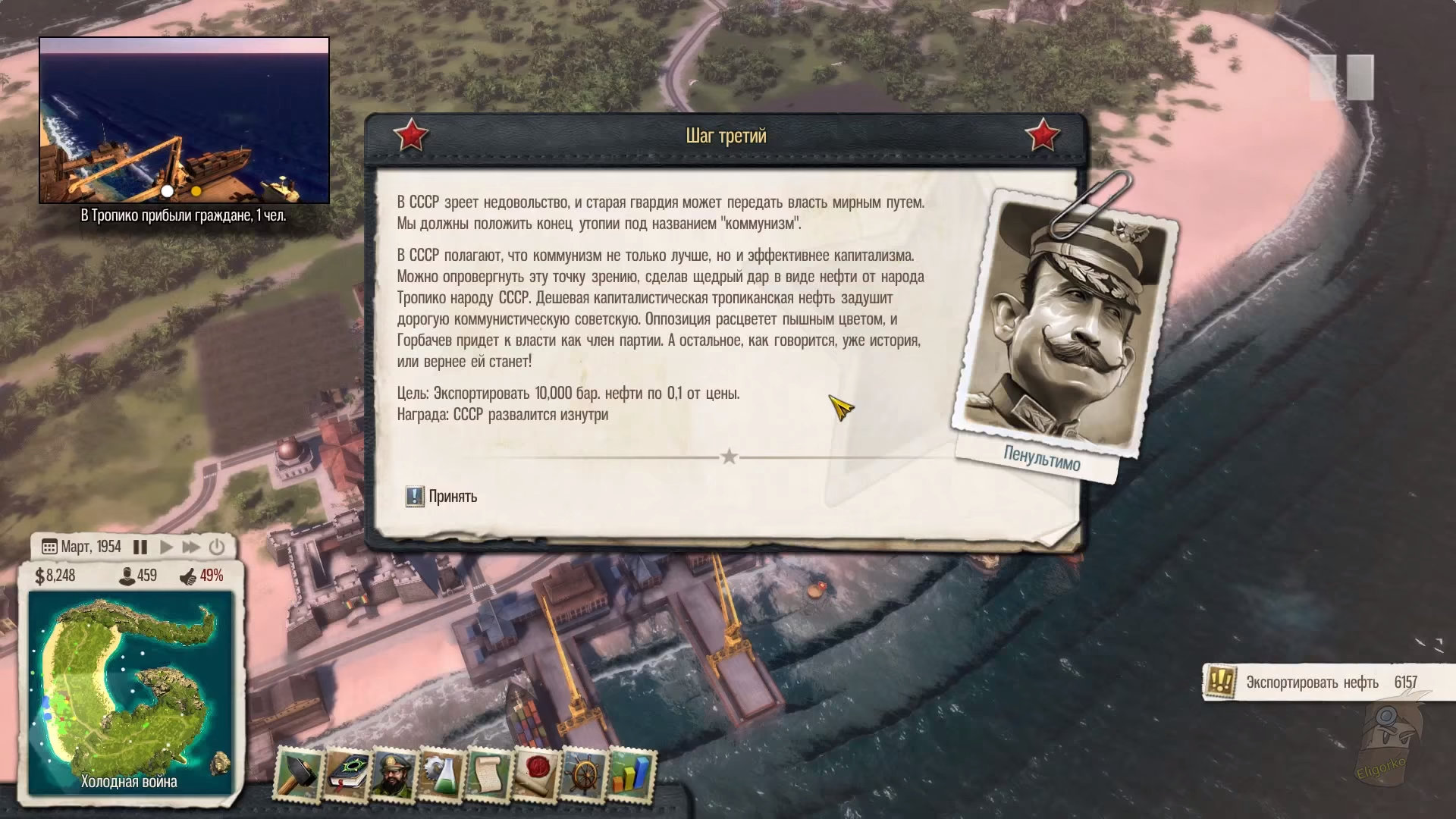The image size is (1456, 819).
Task: Open the build menu hammer stamp
Action: (x=299, y=774)
